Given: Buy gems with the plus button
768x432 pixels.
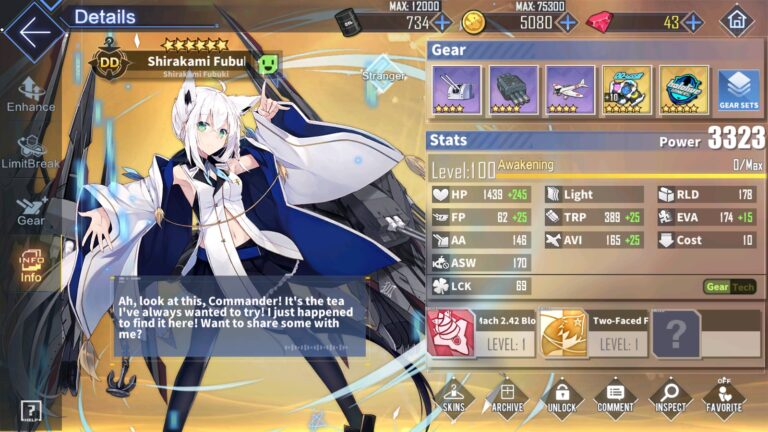Looking at the screenshot, I should (692, 22).
